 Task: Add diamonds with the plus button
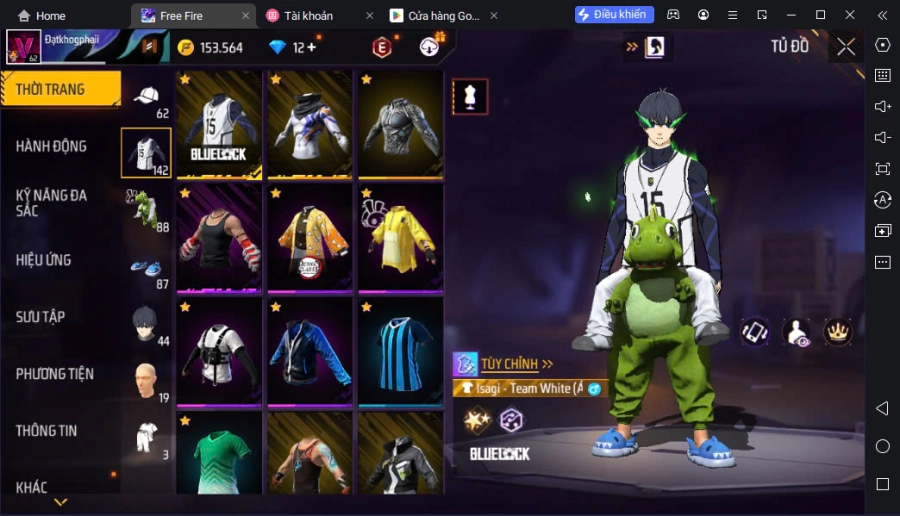click(312, 47)
